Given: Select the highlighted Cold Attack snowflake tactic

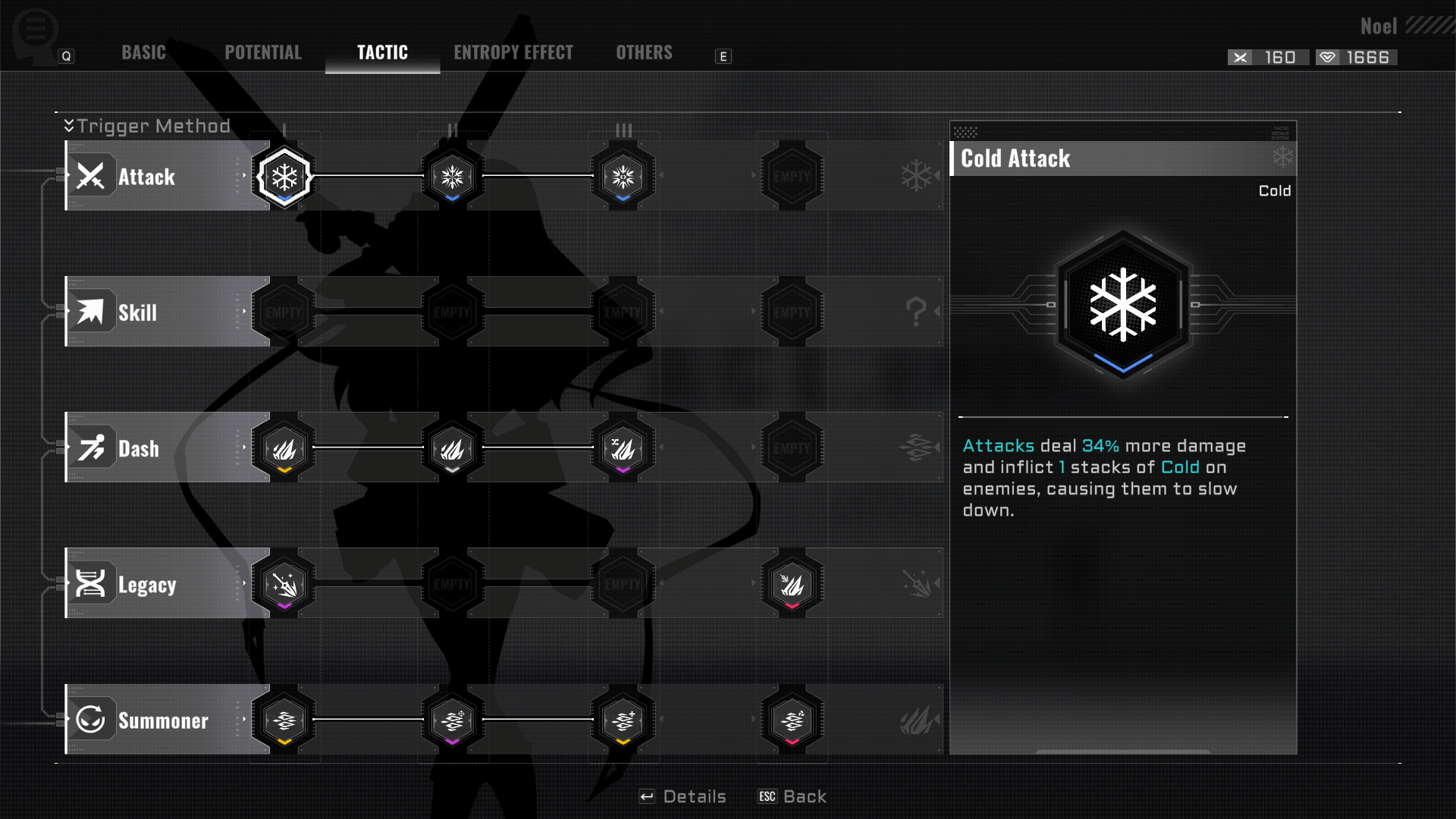Looking at the screenshot, I should [x=284, y=177].
